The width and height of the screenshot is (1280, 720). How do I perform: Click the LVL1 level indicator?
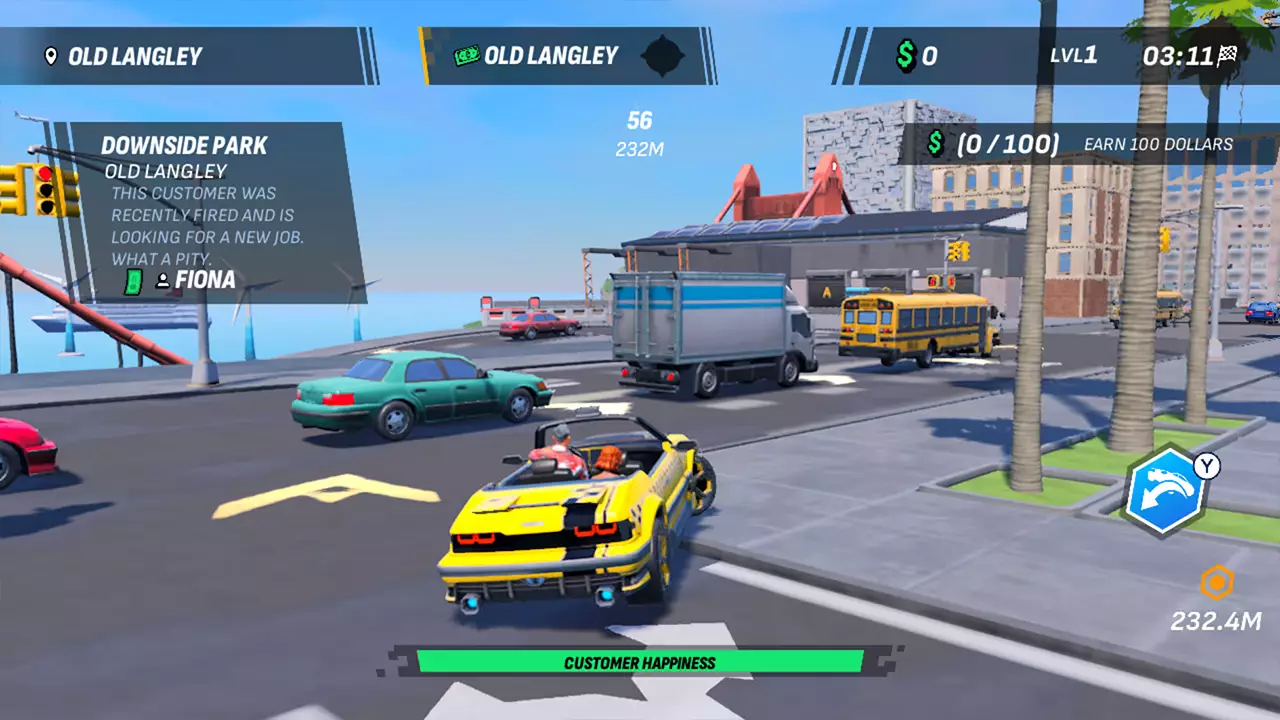[1073, 56]
